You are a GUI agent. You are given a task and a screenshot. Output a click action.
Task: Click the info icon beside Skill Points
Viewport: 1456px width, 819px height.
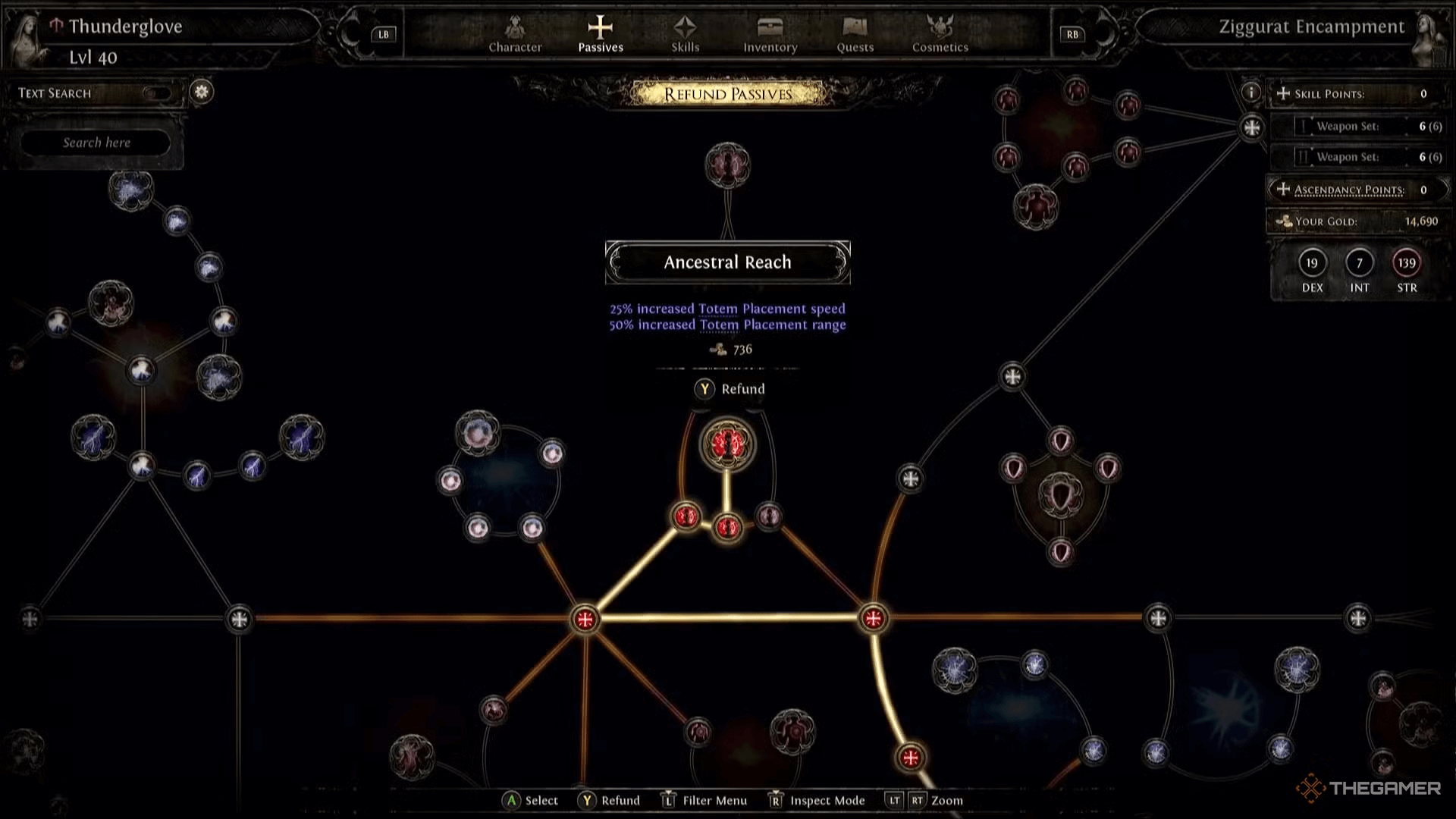click(1250, 93)
